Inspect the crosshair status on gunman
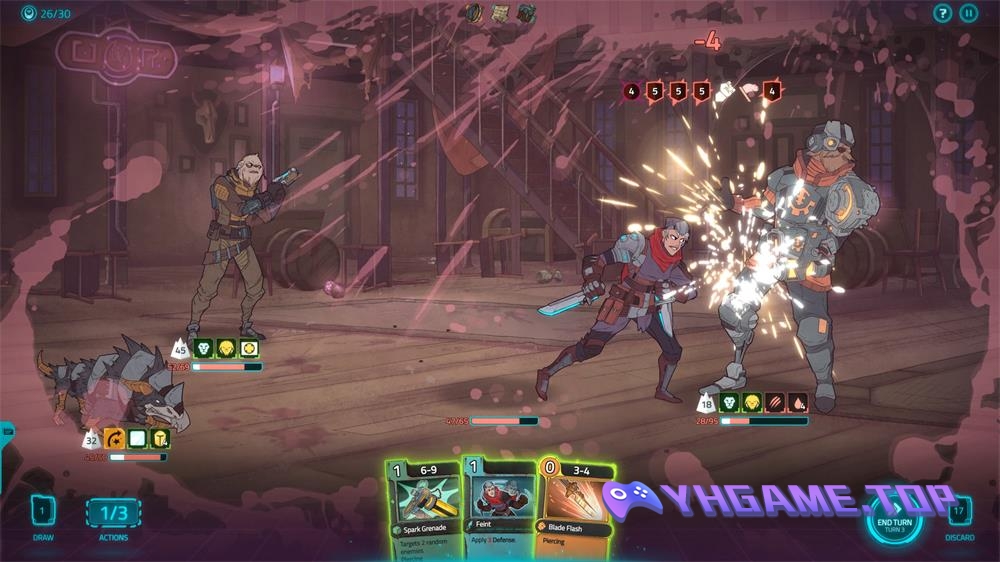Screen dimensions: 1000x562 (249, 349)
